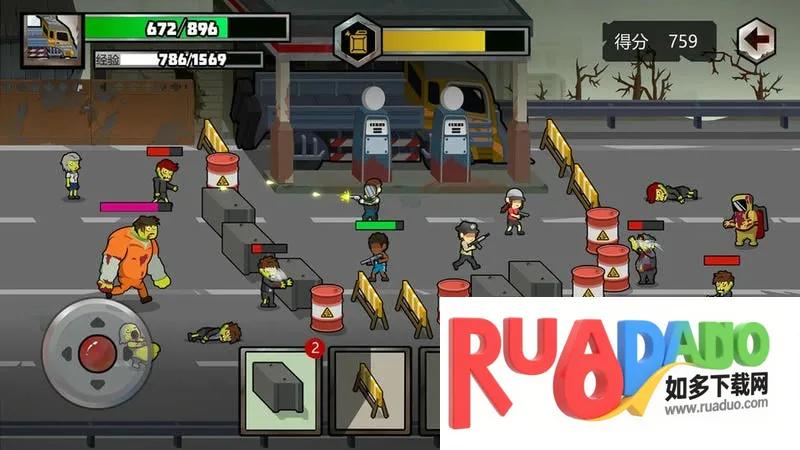Choose the yellow road barricade slot

point(369,389)
